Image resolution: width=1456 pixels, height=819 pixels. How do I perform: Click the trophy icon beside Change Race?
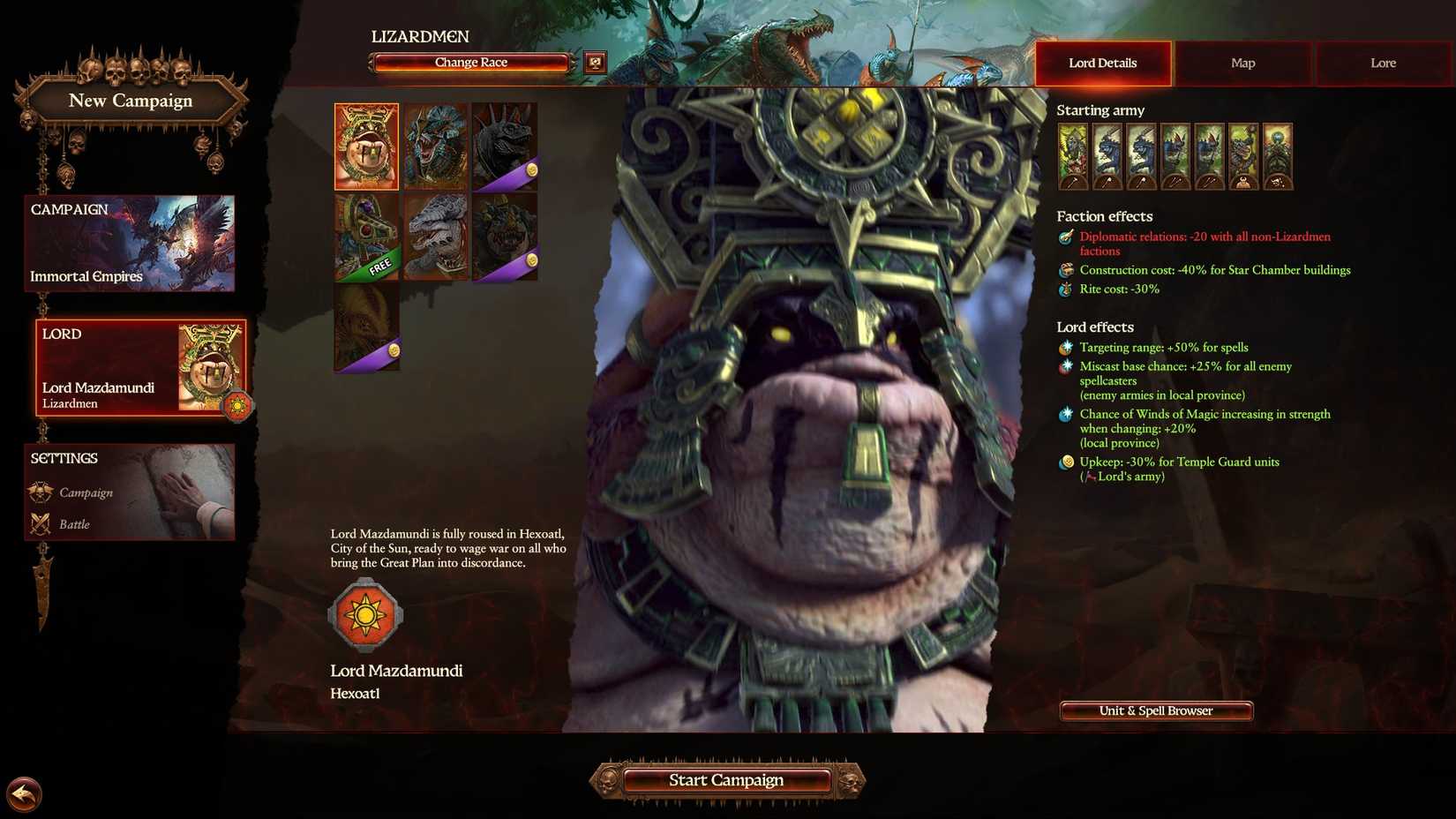point(594,60)
